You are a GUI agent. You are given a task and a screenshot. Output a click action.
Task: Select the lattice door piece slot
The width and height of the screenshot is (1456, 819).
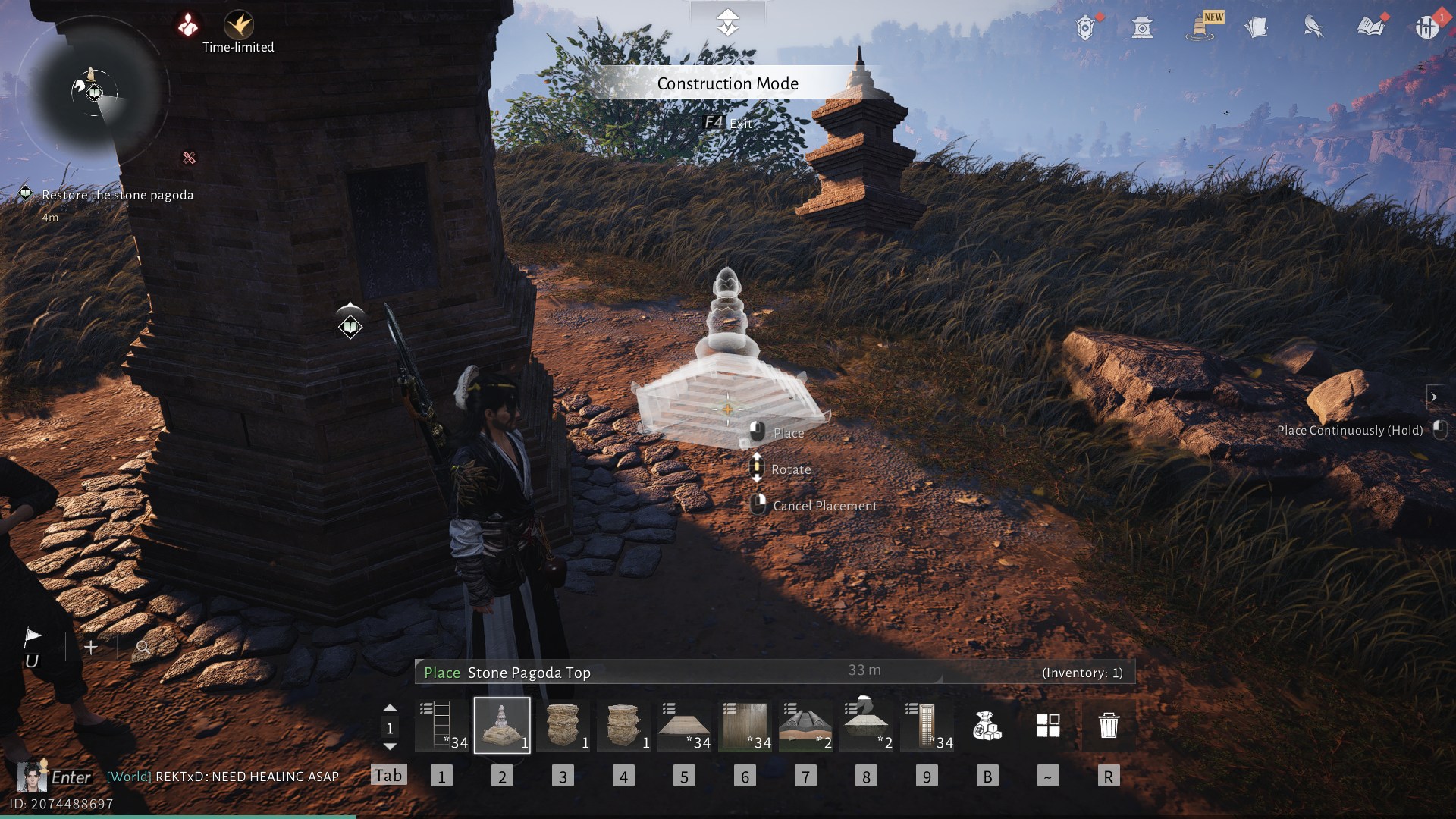pos(927,726)
